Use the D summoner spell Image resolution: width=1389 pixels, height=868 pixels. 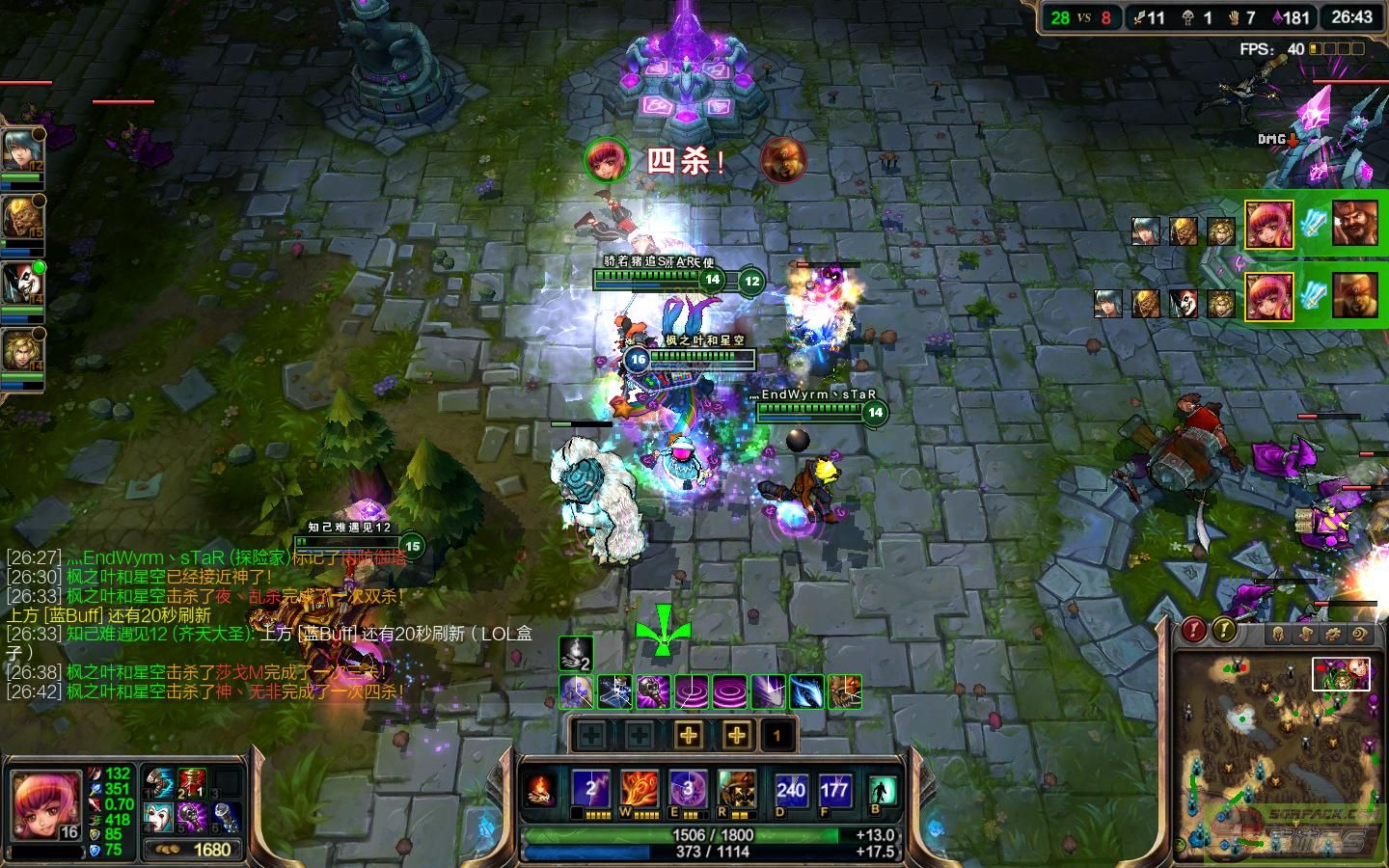(x=790, y=791)
